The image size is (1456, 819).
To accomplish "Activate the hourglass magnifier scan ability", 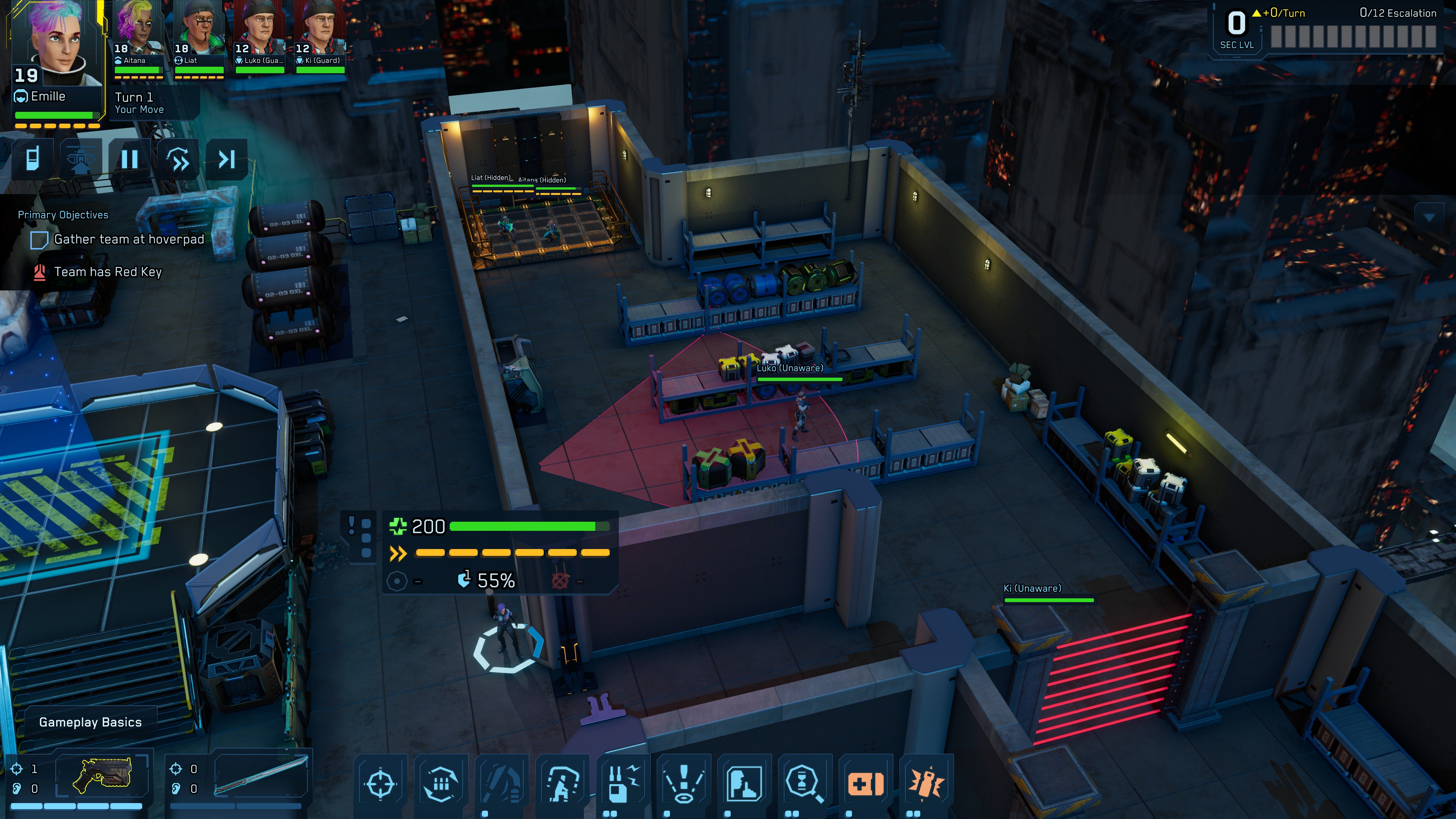I will 804,783.
